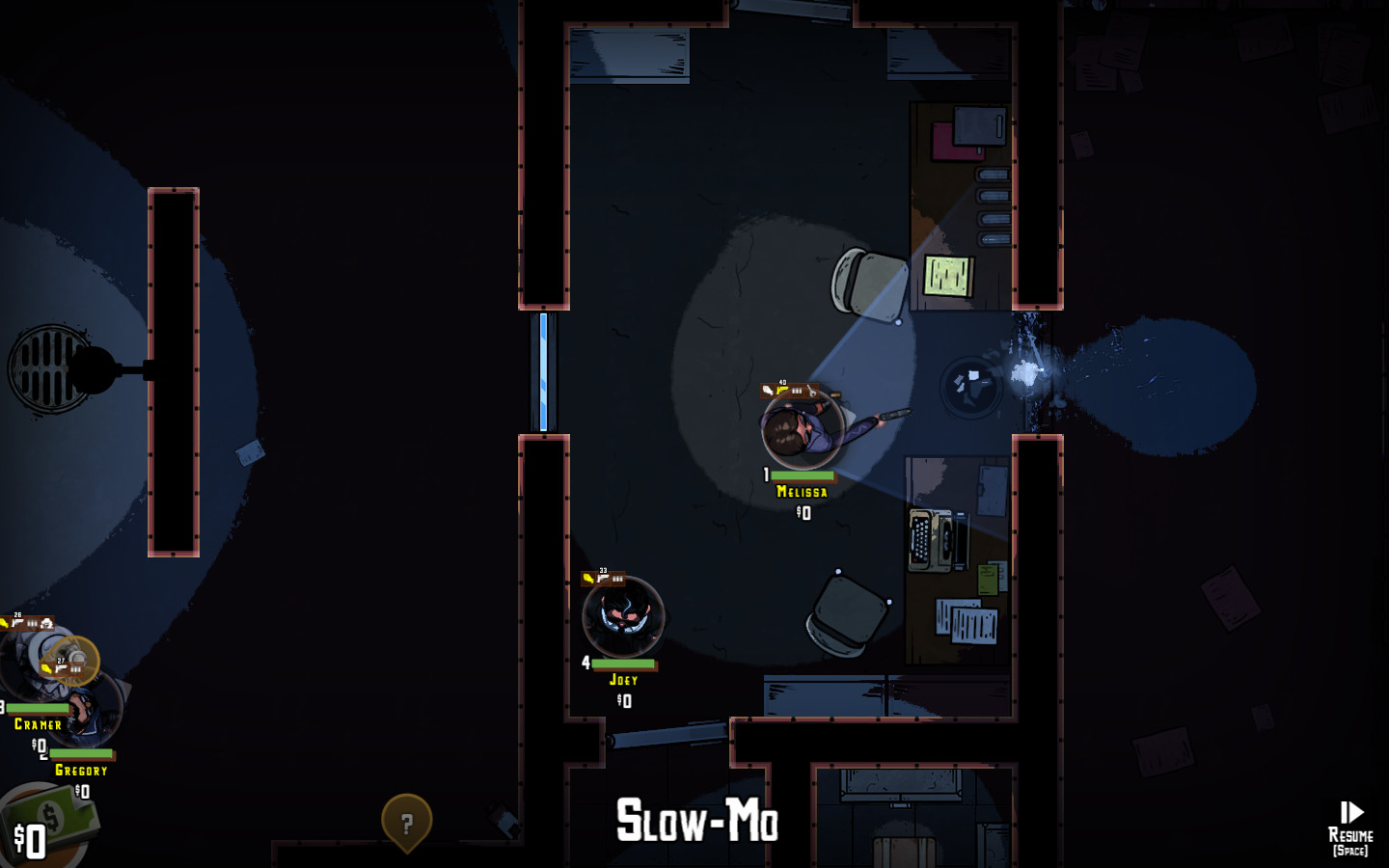This screenshot has height=868, width=1389.
Task: Click Gregory's yellow name label
Action: click(x=82, y=770)
